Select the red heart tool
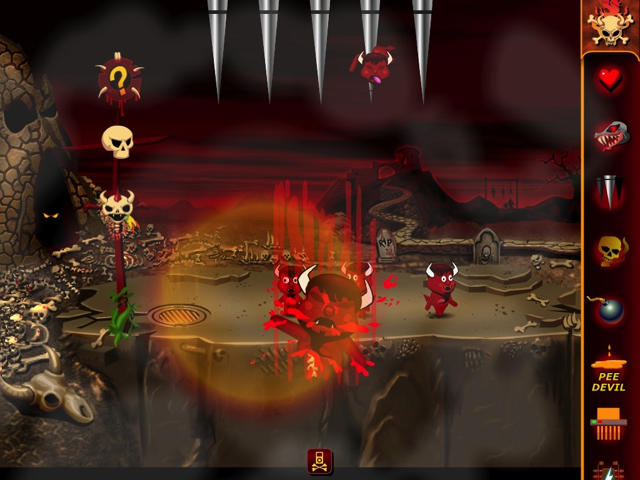Screen dimensions: 640x480 (610, 82)
